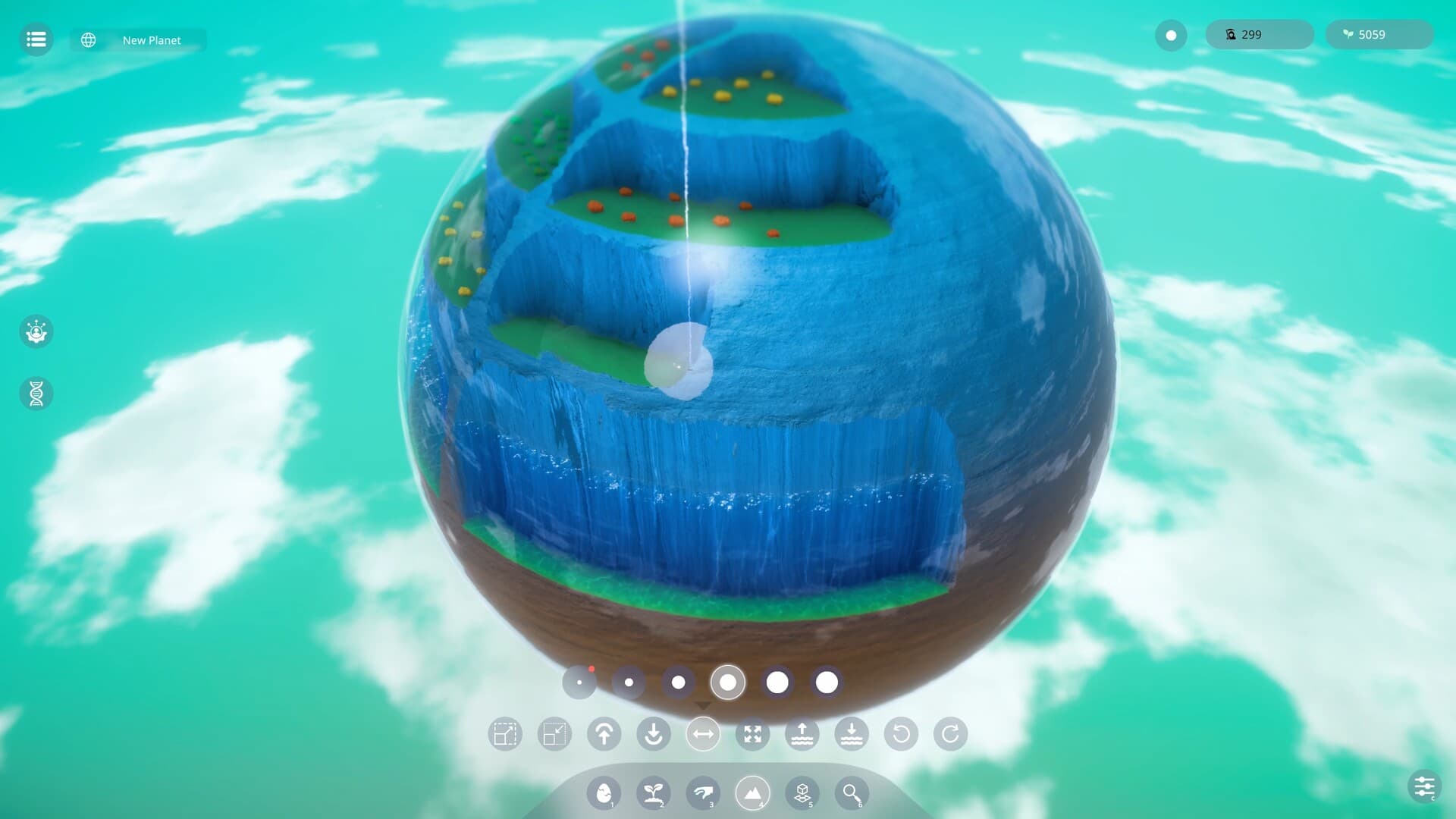Click the DNA icon in the left sidebar
1456x819 pixels.
36,394
